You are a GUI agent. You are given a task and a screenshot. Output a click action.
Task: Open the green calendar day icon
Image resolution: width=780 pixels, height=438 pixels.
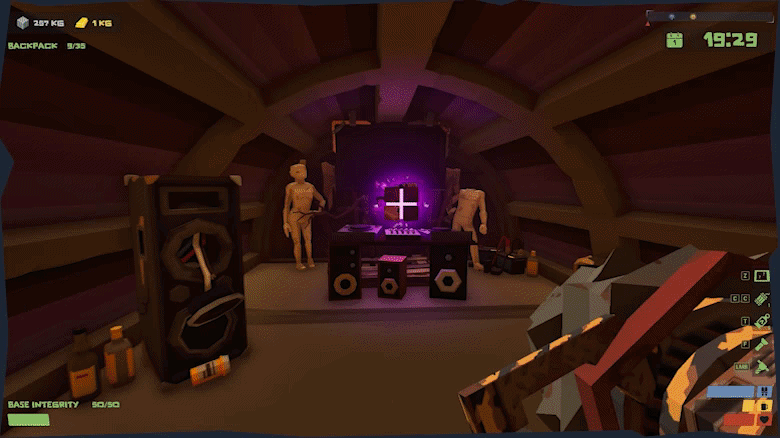point(676,40)
